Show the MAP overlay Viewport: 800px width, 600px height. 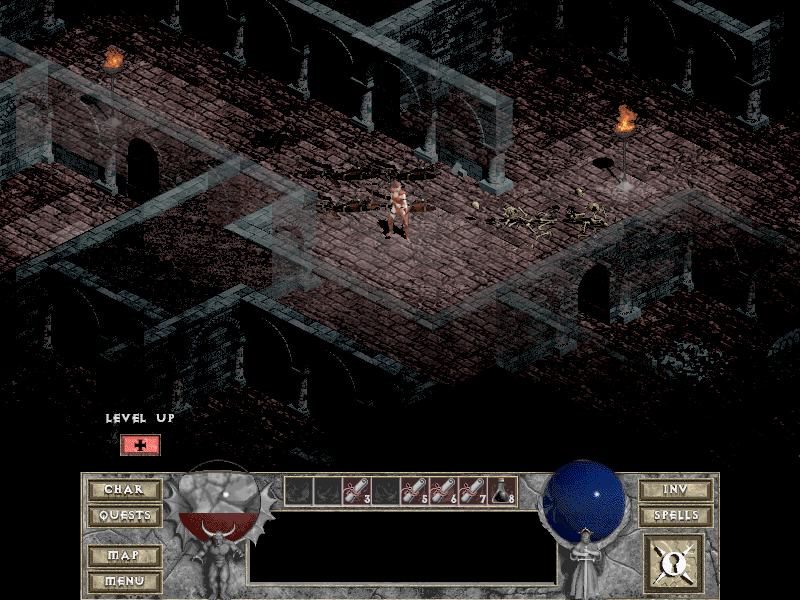(x=124, y=555)
